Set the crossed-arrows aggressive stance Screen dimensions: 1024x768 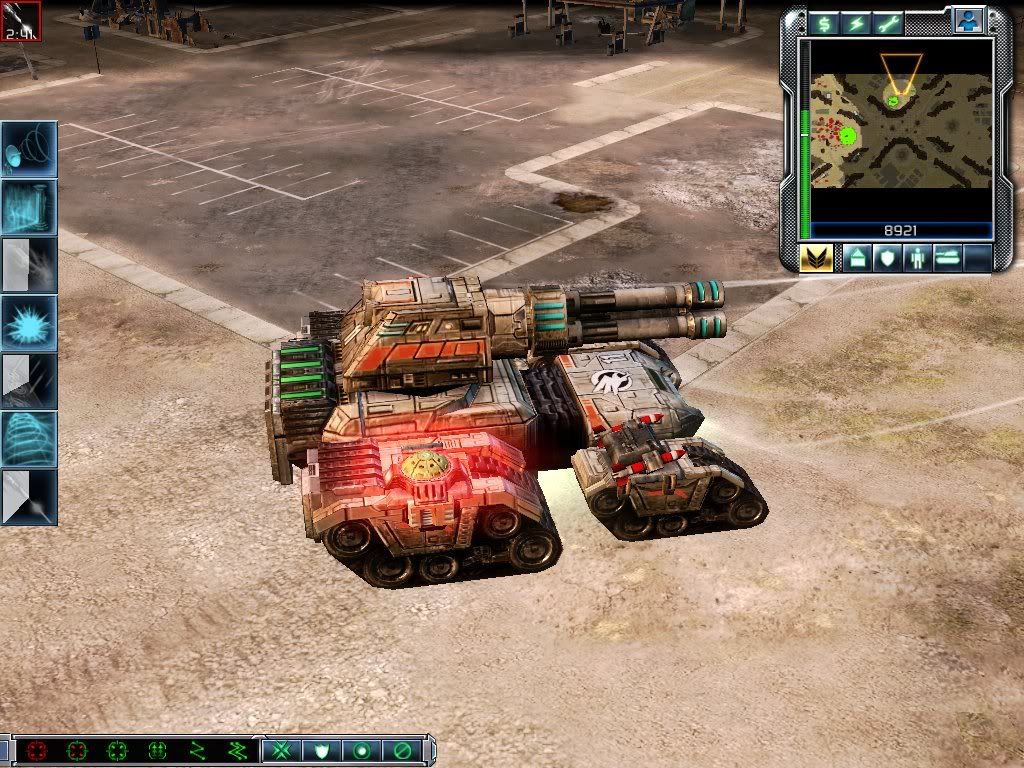pos(281,750)
